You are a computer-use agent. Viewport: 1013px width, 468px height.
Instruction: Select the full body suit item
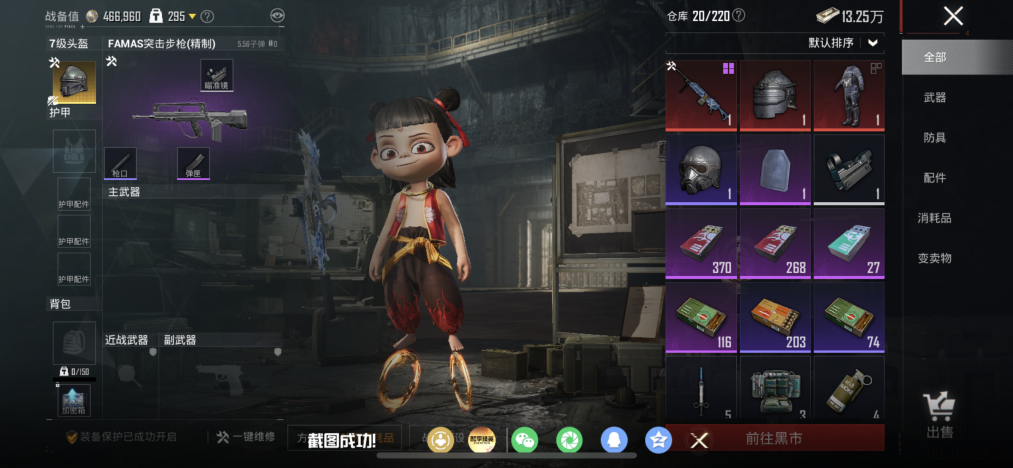tap(848, 95)
